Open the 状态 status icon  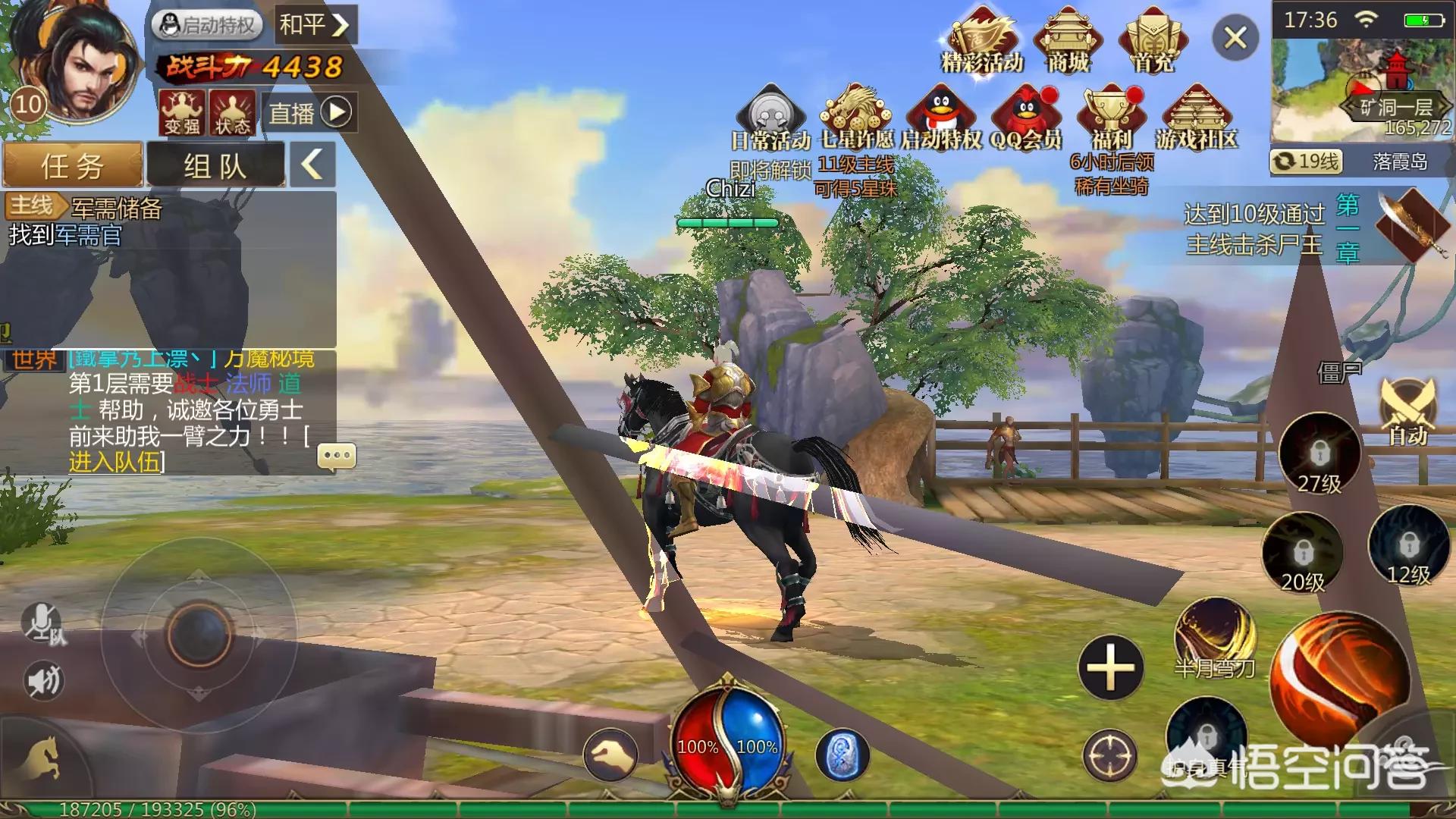[x=232, y=112]
